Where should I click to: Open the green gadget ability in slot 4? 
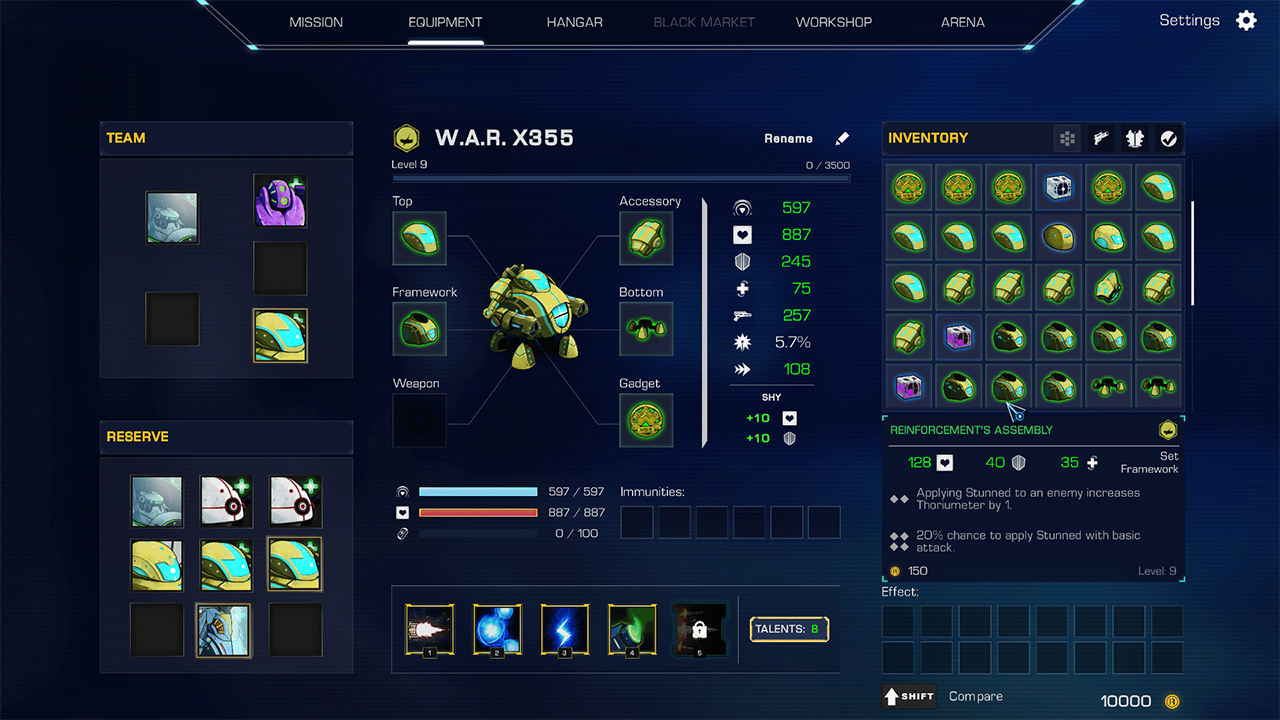pos(632,629)
